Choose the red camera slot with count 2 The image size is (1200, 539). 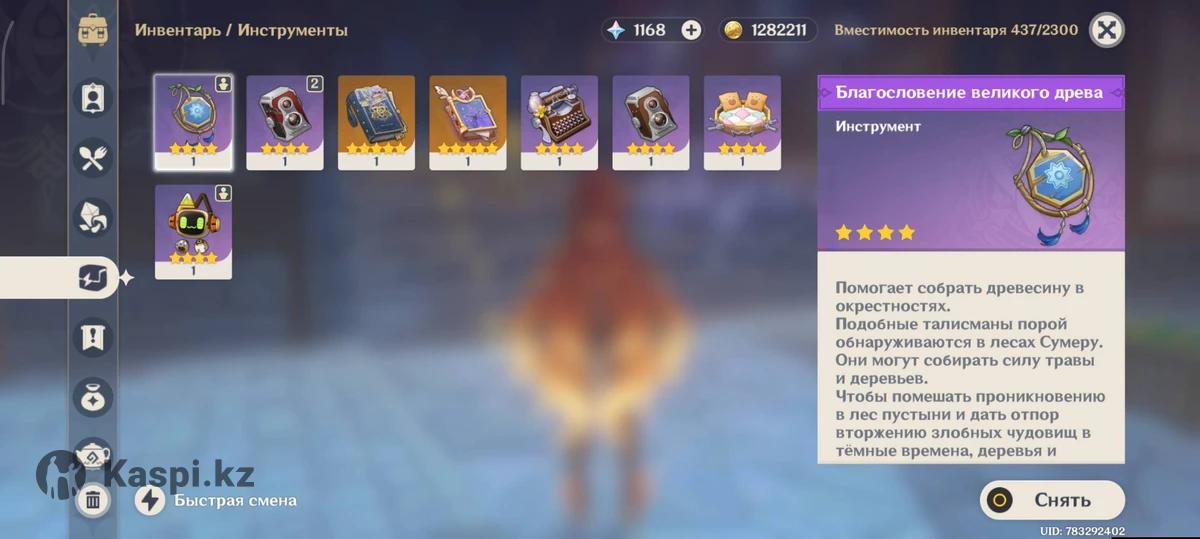[x=285, y=122]
